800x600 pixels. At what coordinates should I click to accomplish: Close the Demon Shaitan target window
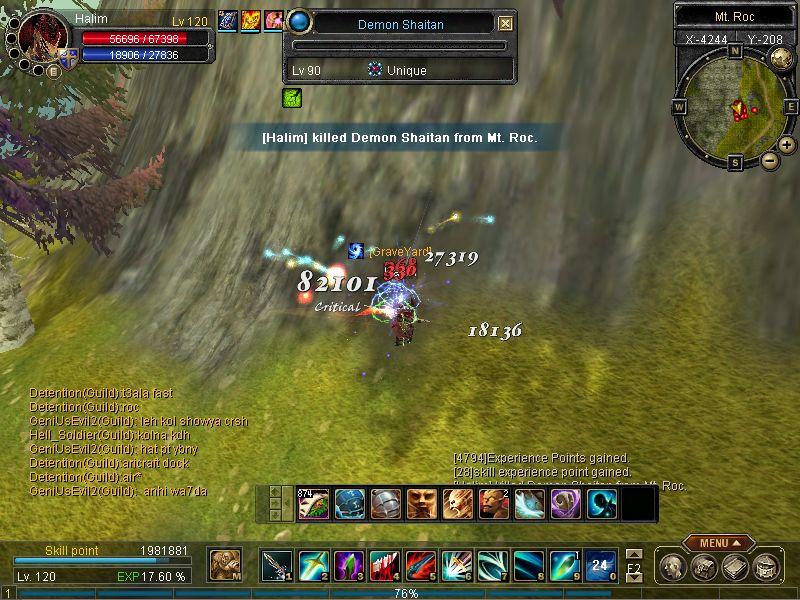(x=505, y=23)
